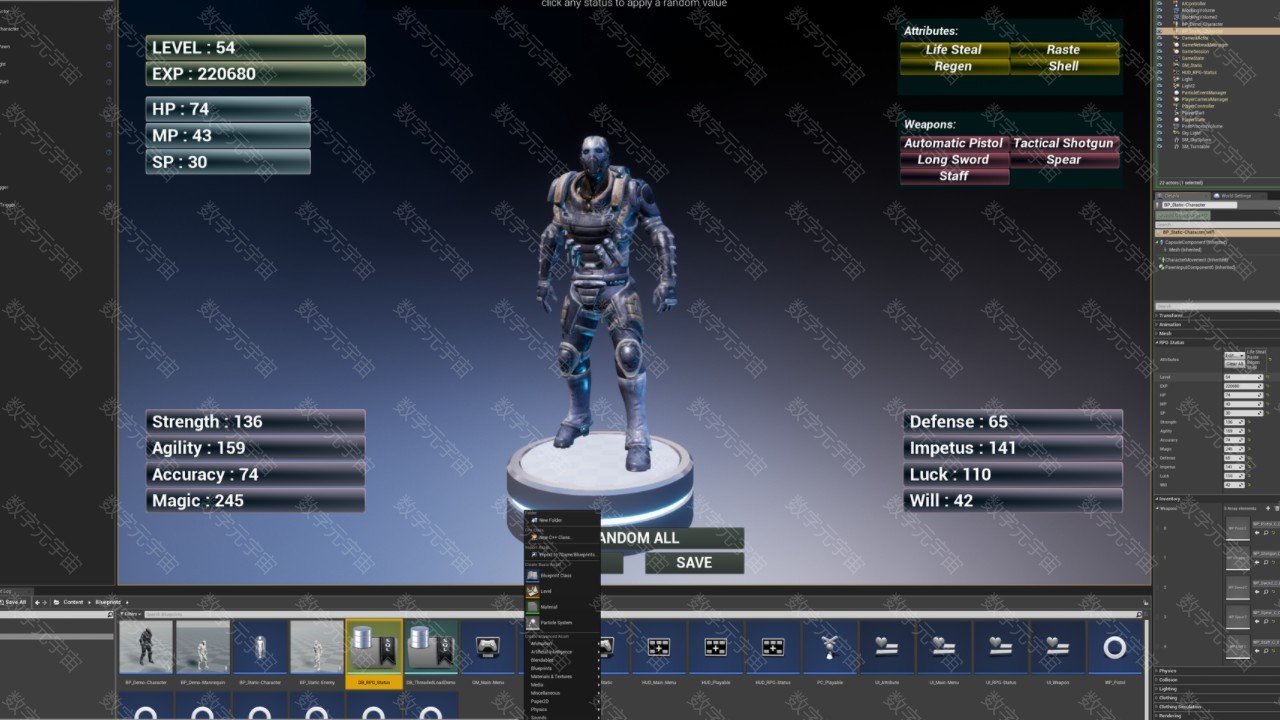The image size is (1280, 720).
Task: Randomize the MP stat
Action: [228, 135]
